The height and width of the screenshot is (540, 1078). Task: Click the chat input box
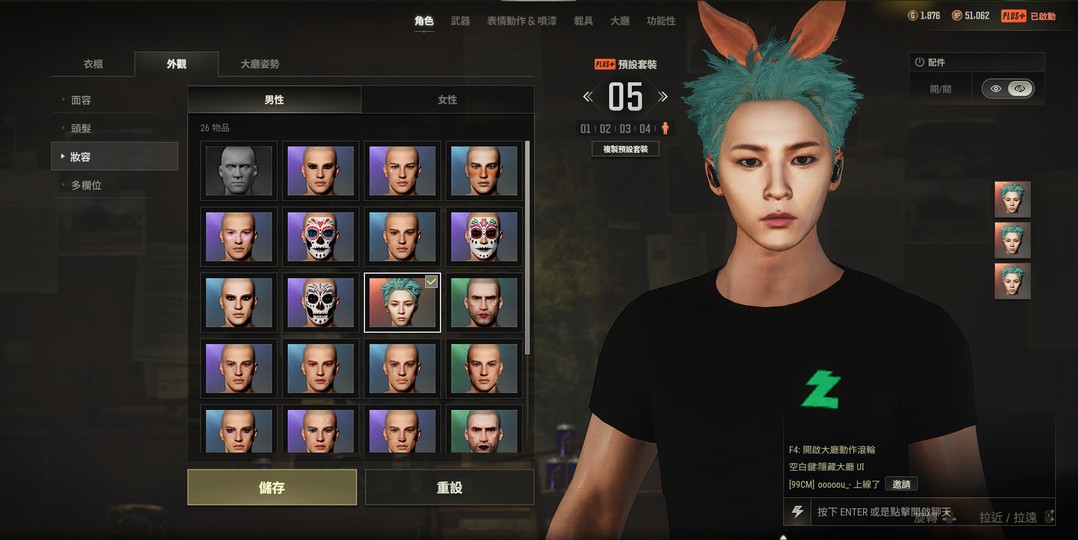(x=900, y=512)
